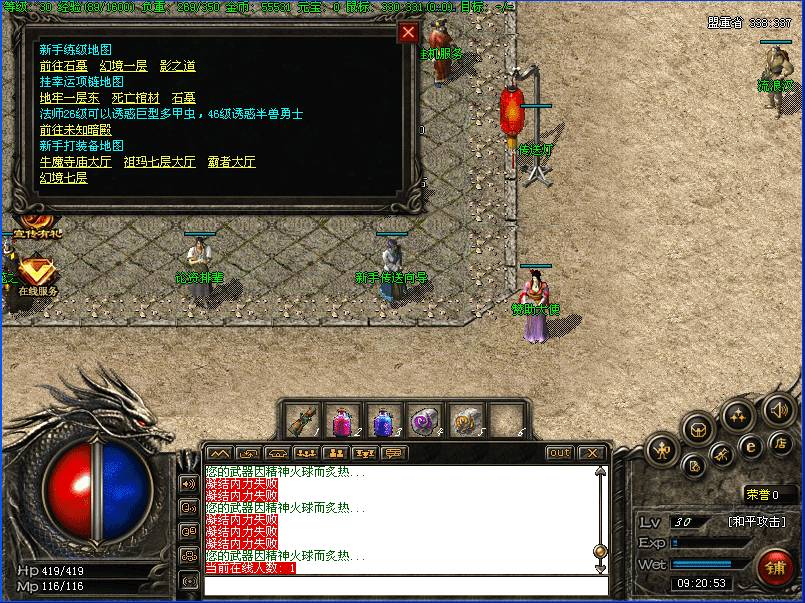Teleport to 霸者大厅

click(231, 162)
